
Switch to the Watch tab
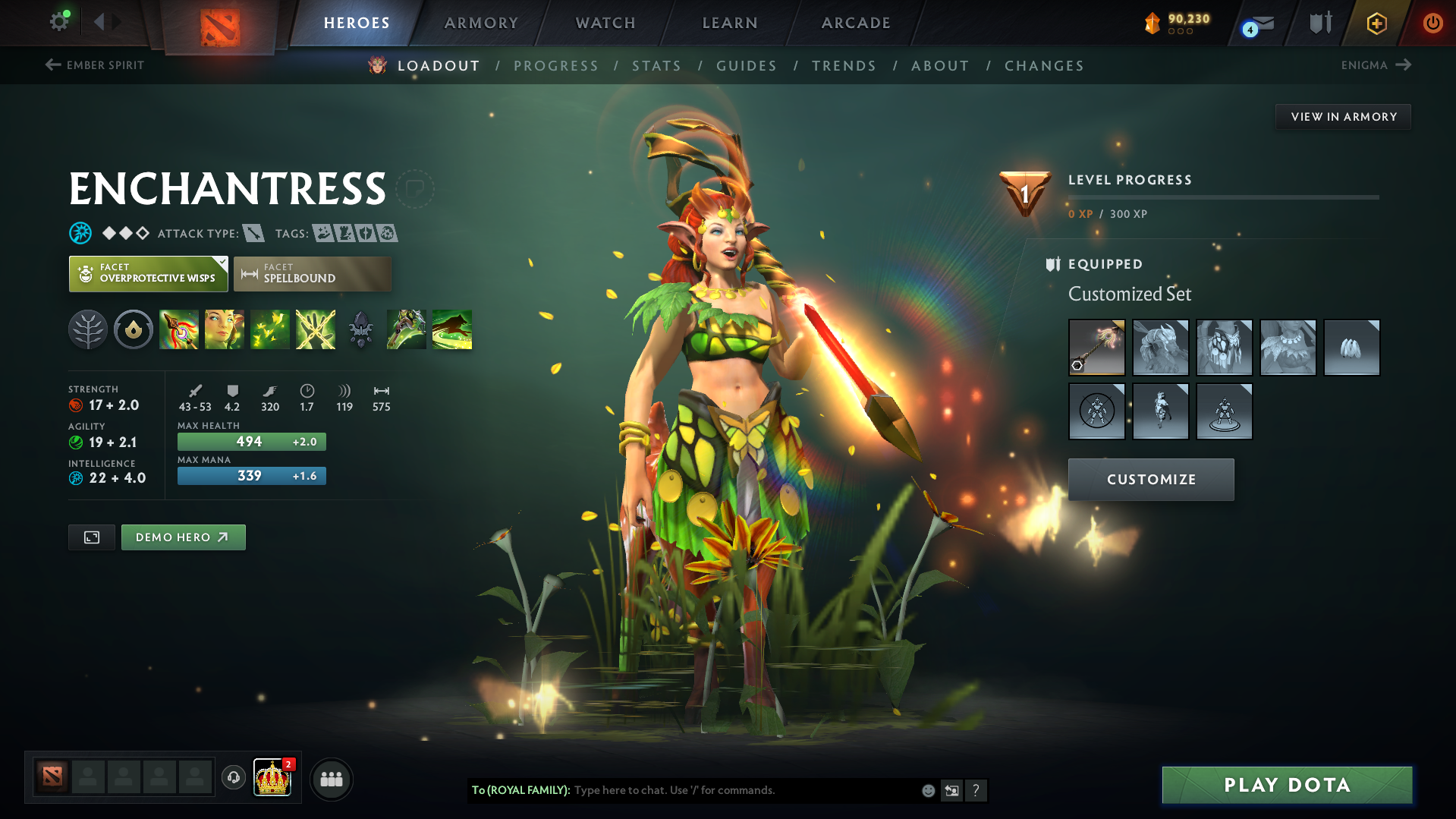605,23
